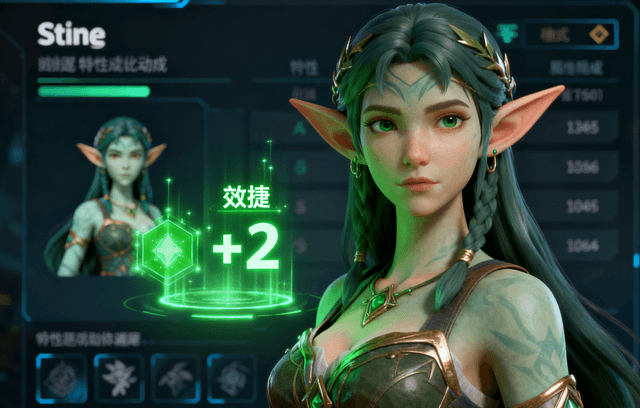This screenshot has width=640, height=408.
Task: Tap the glowing green hexagon trait icon
Action: [165, 248]
